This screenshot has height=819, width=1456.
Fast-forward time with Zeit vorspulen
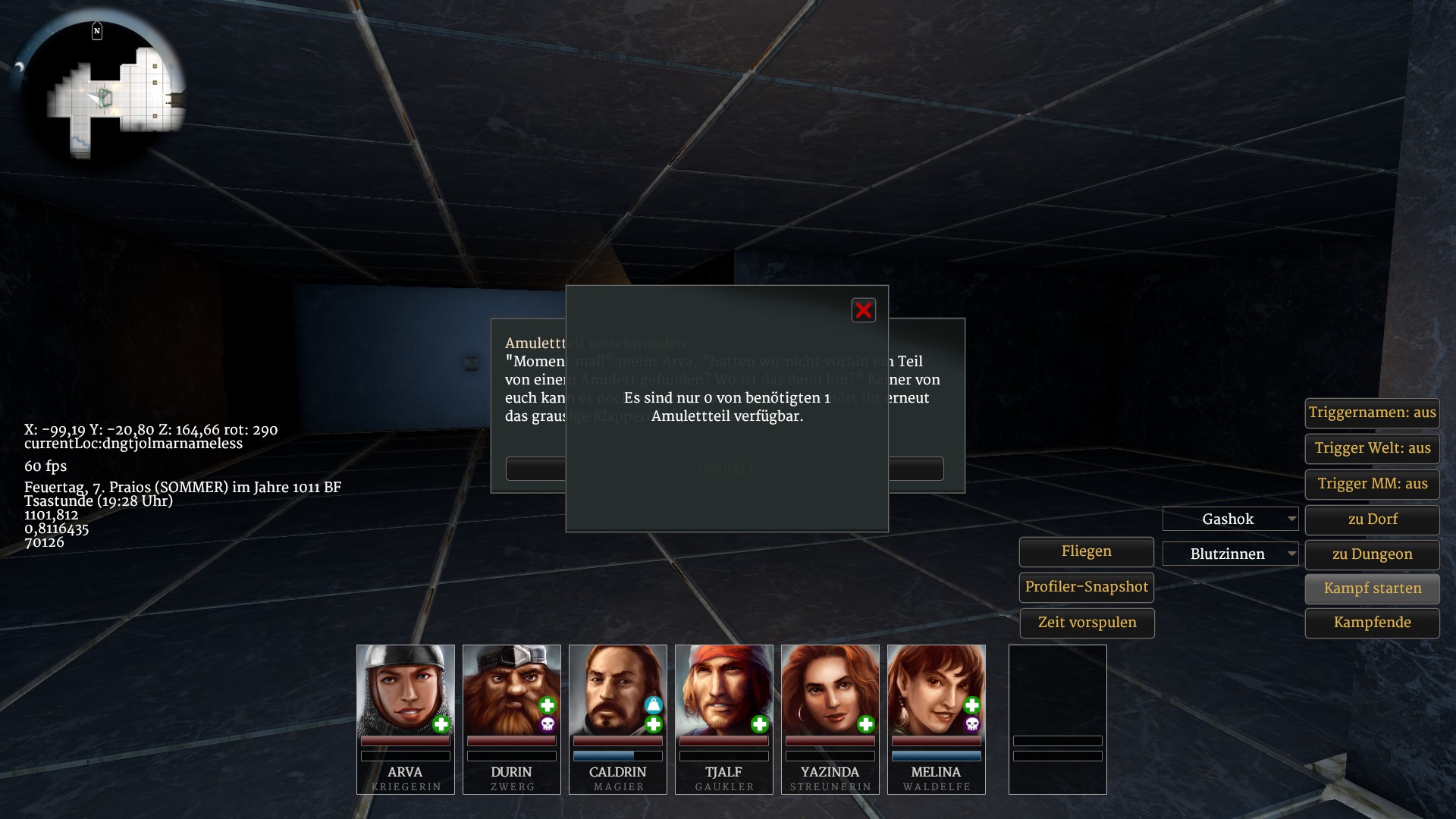(x=1086, y=623)
